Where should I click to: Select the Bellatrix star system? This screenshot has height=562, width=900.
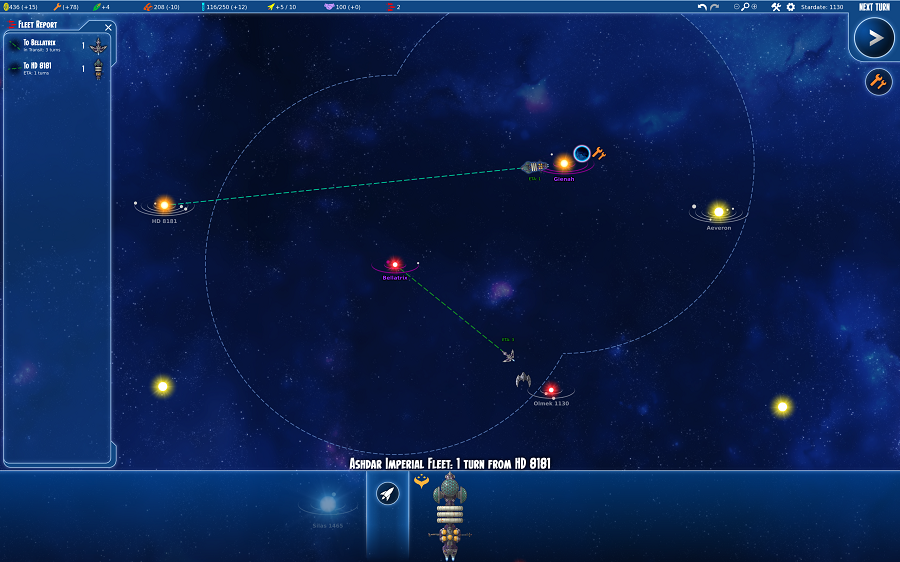tap(395, 264)
